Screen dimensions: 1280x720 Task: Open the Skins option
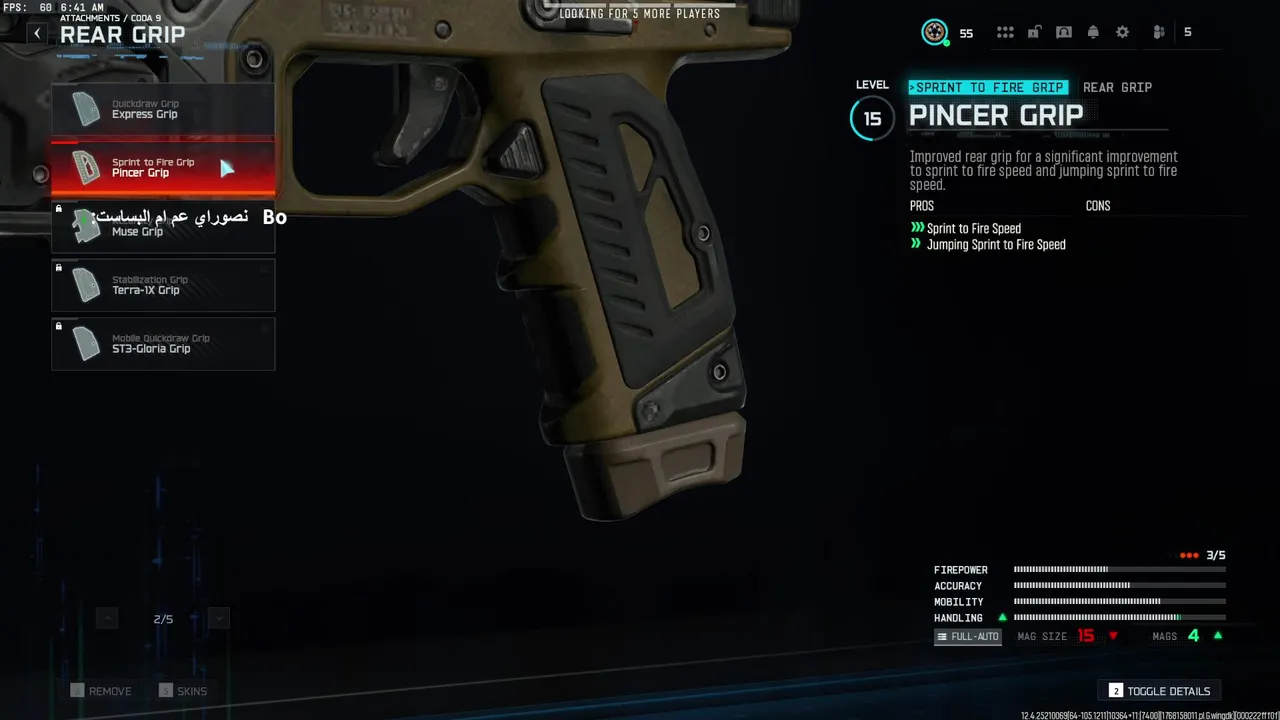pyautogui.click(x=183, y=691)
